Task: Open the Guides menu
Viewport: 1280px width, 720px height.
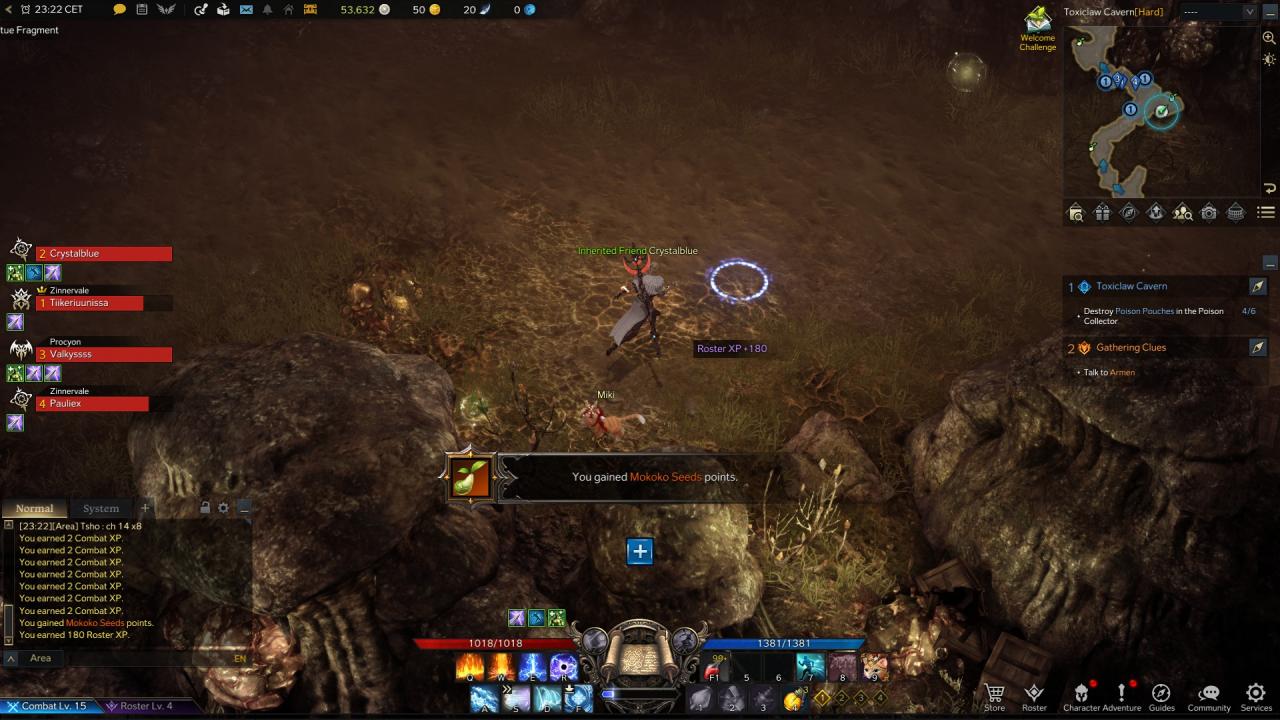Action: click(x=1161, y=696)
